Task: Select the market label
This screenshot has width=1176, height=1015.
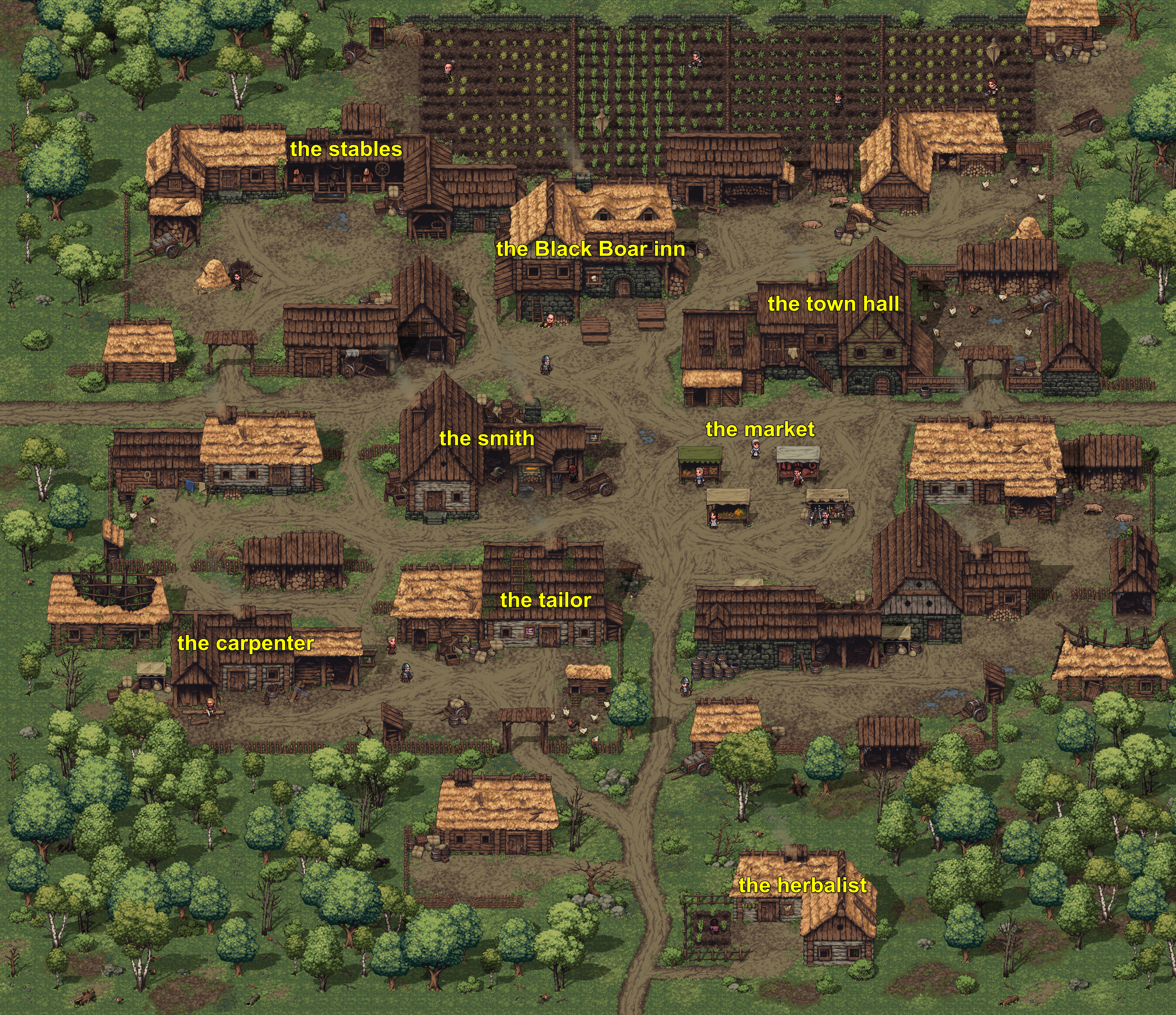Action: (760, 429)
